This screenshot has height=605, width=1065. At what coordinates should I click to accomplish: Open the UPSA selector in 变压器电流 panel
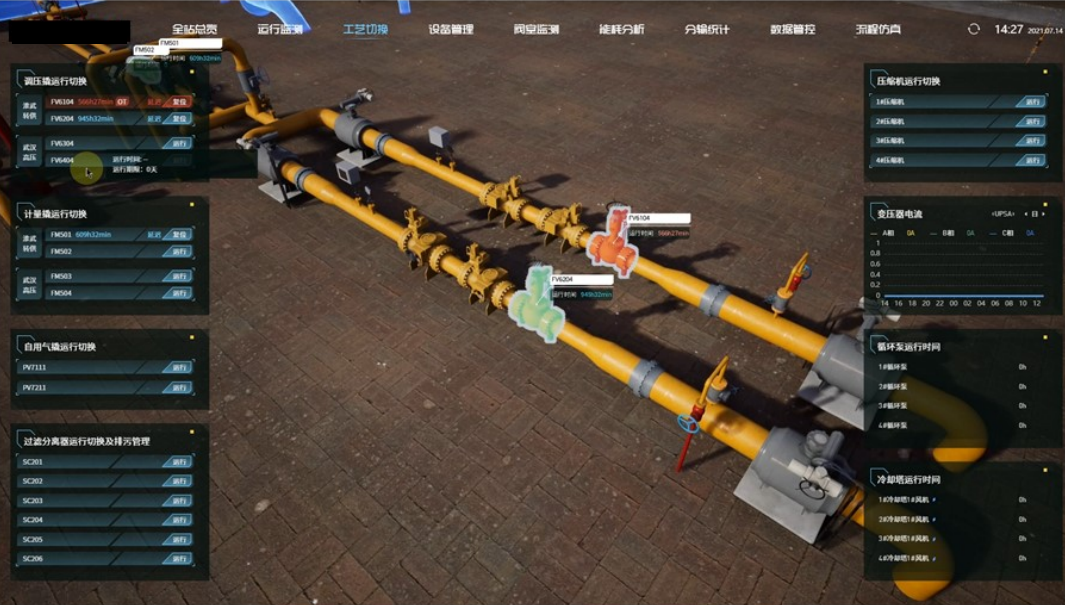pos(1003,214)
